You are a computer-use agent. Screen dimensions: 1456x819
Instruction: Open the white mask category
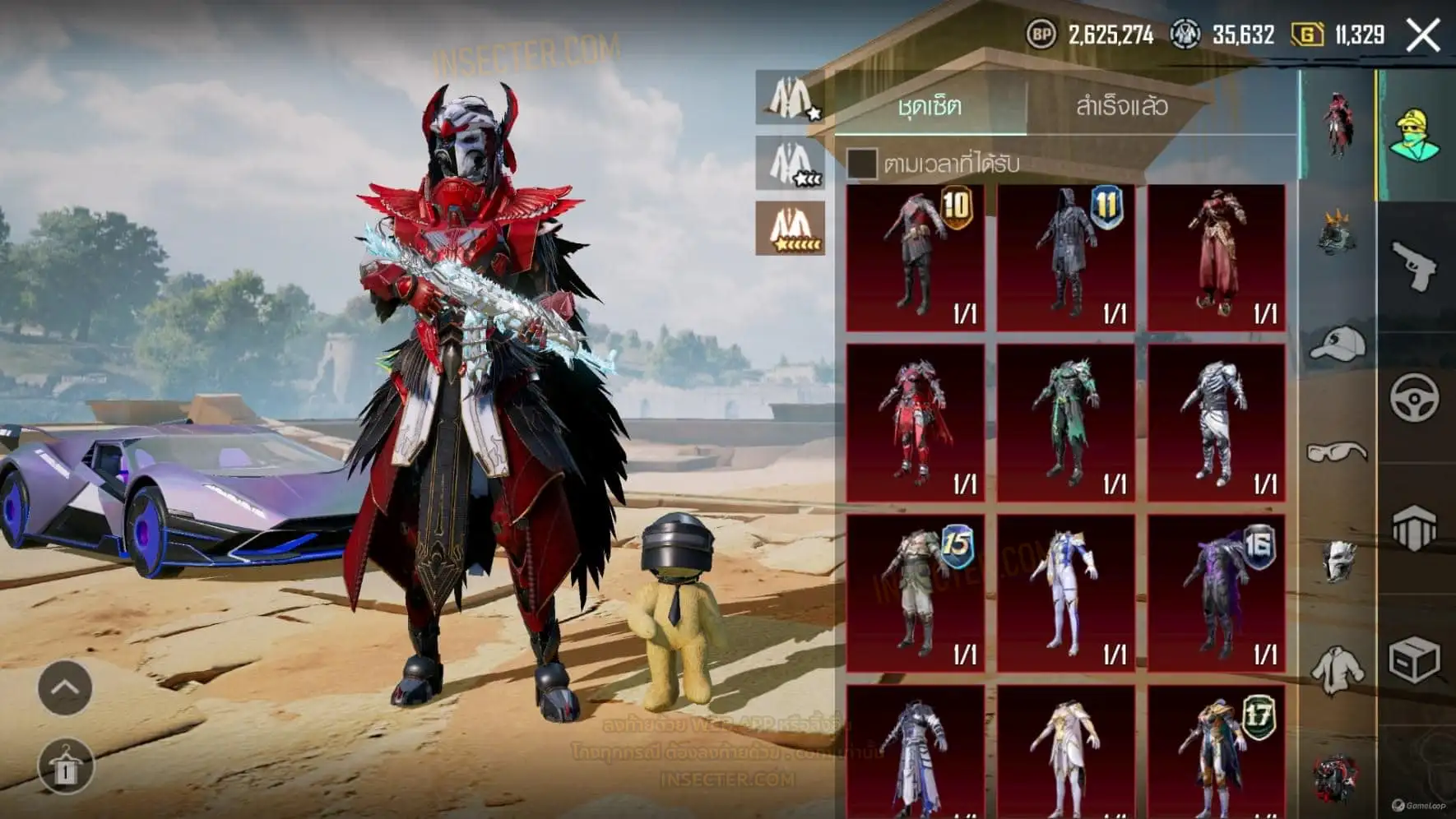1338,561
